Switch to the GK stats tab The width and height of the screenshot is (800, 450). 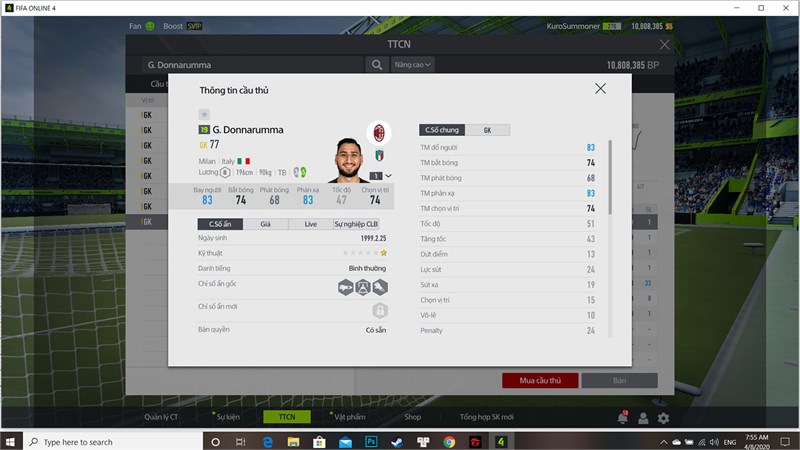[x=487, y=130]
